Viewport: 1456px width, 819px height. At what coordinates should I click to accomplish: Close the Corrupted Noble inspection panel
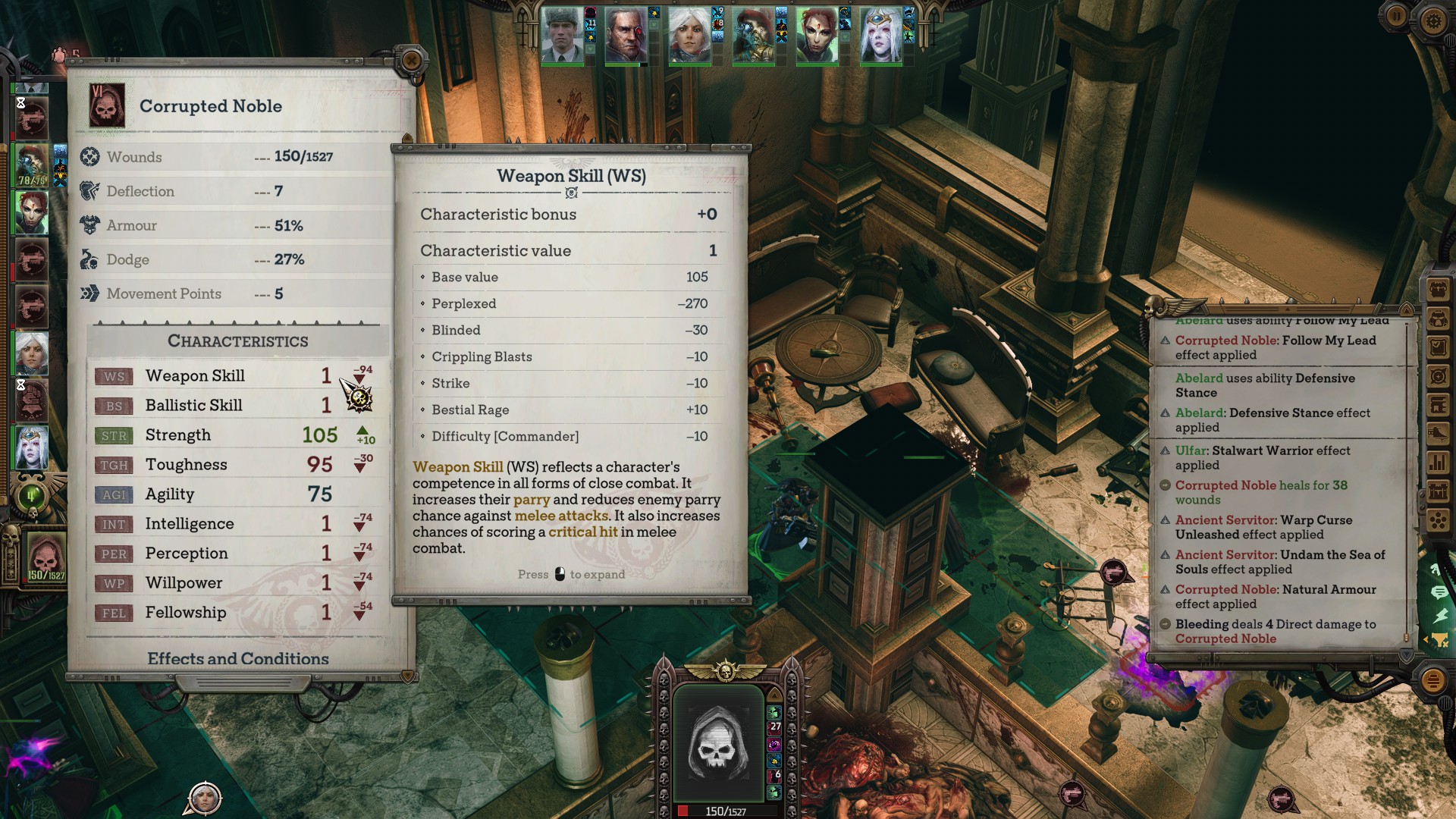coord(412,60)
